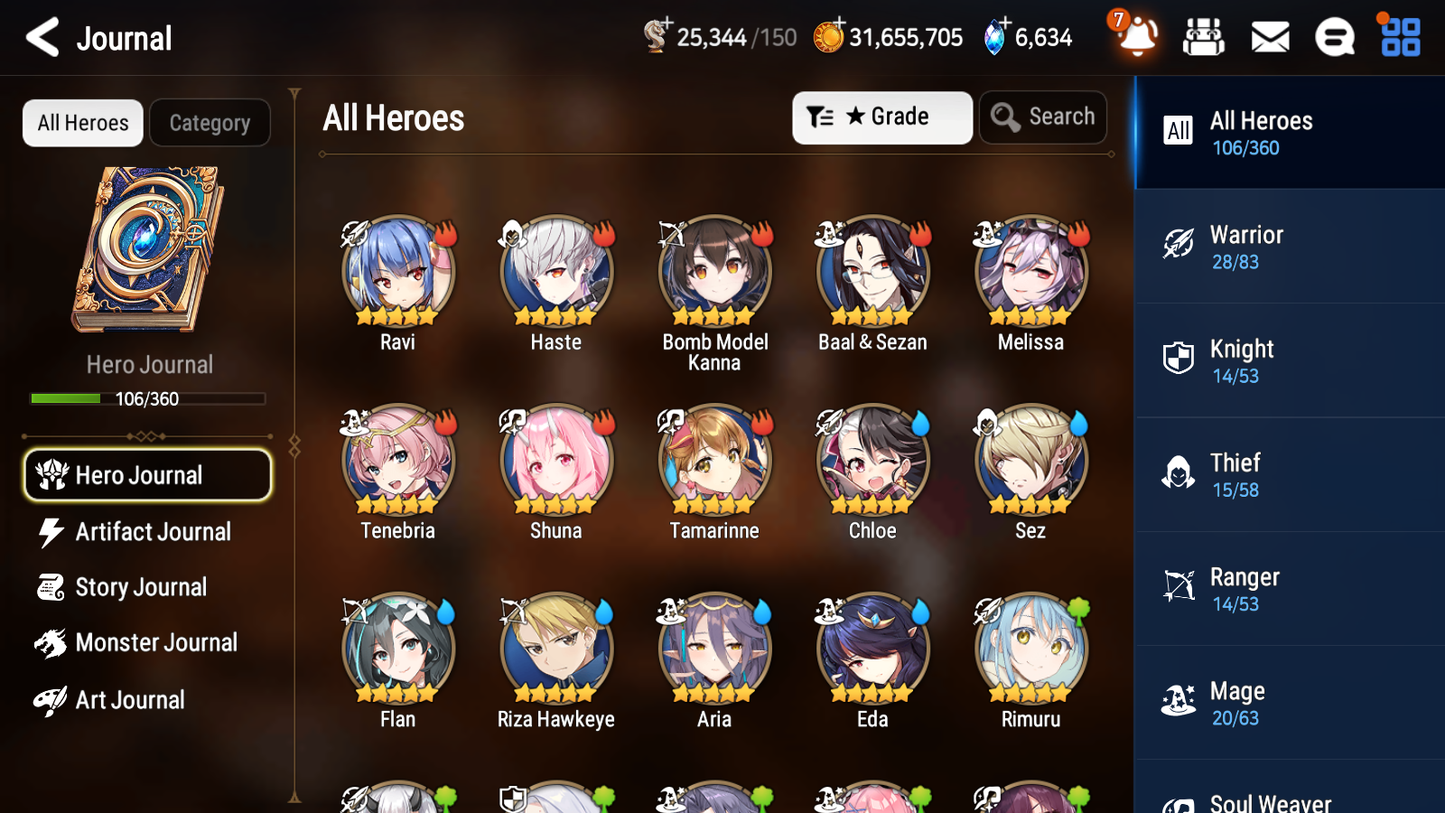Tap the back arrow beside Journal
The width and height of the screenshot is (1445, 813).
(x=42, y=37)
